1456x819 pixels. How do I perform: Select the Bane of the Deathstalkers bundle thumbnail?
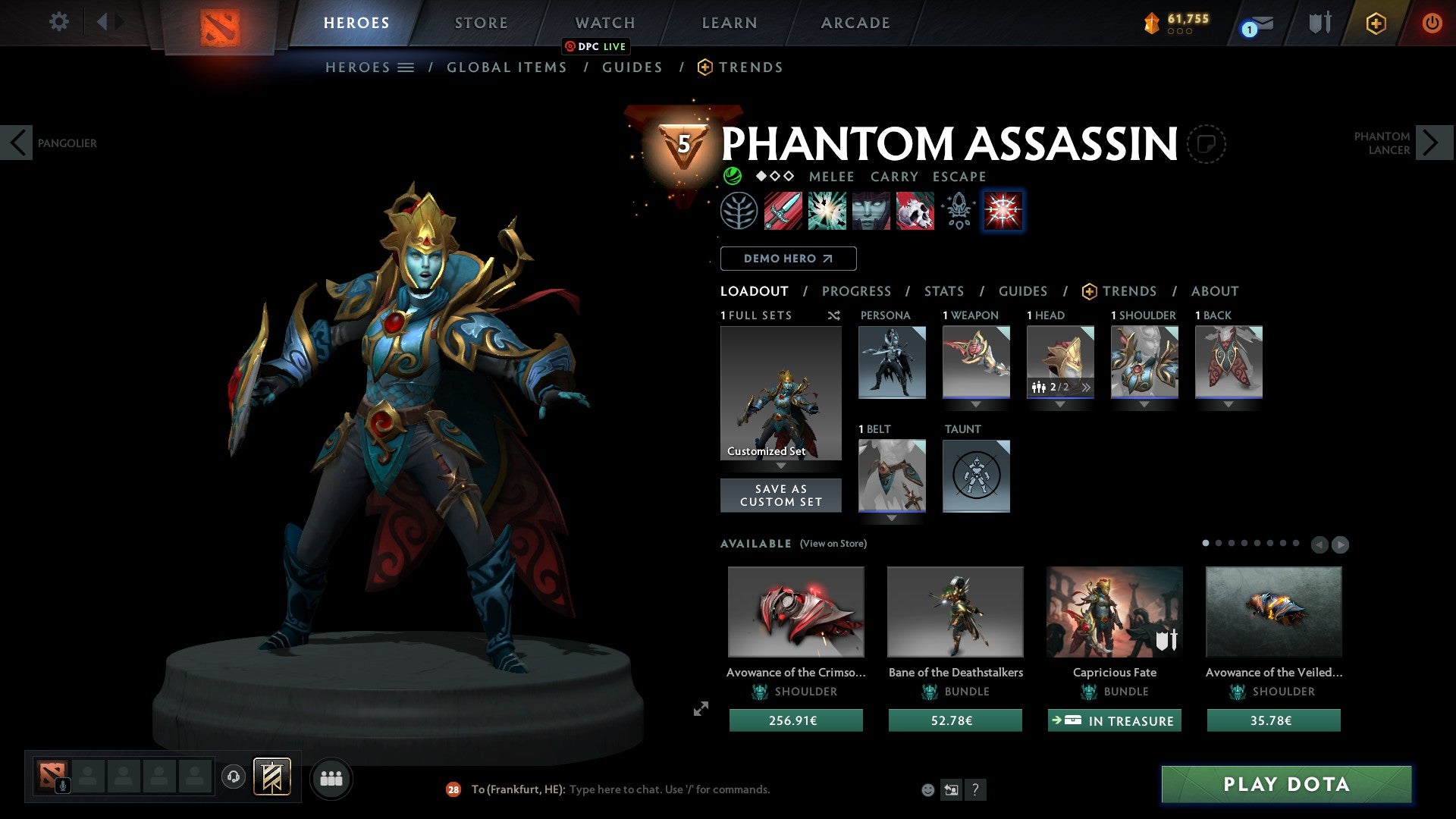pos(955,611)
